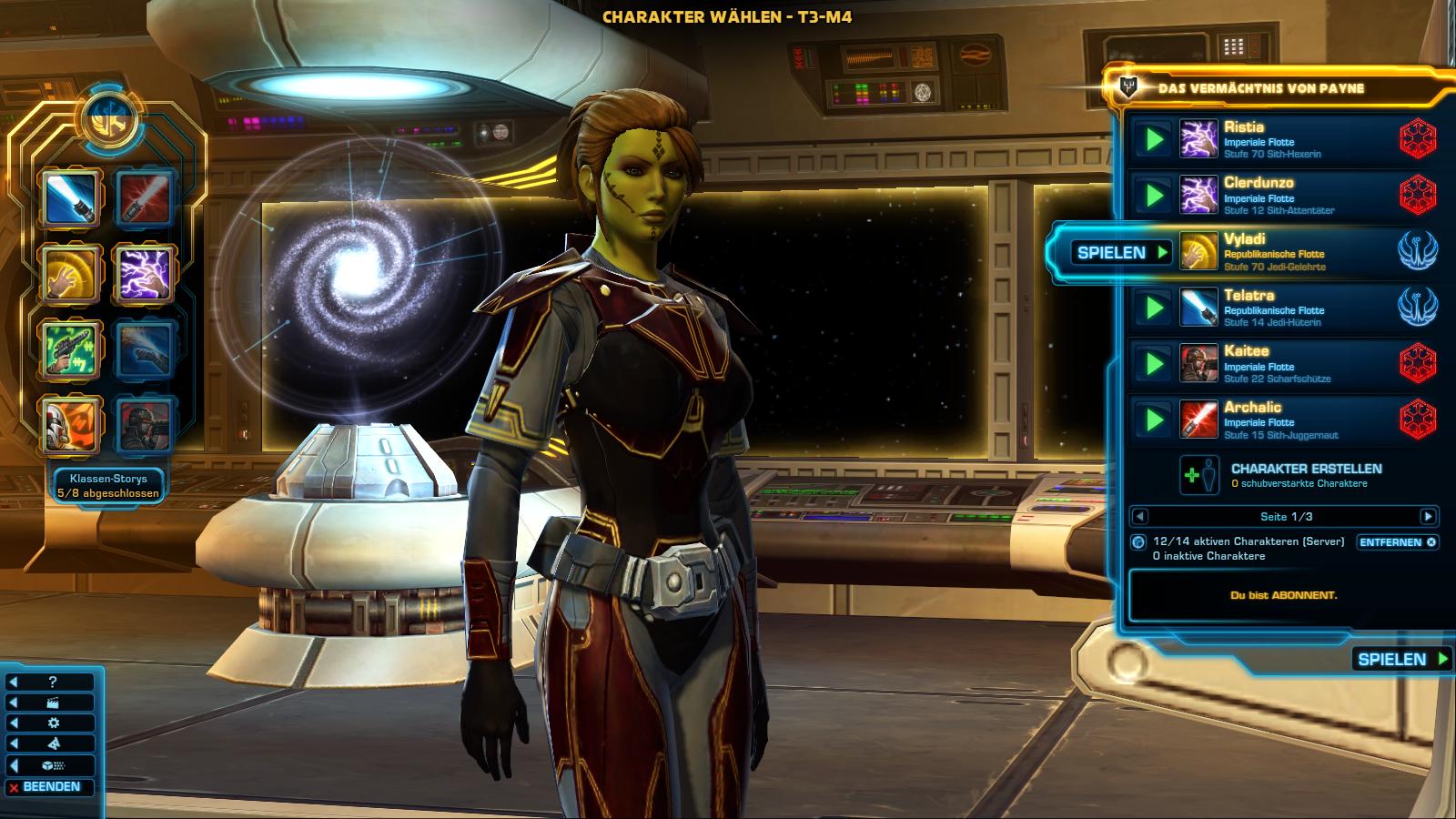Select the Jedi-Hüterin Telatra
1456x819 pixels.
click(1274, 308)
